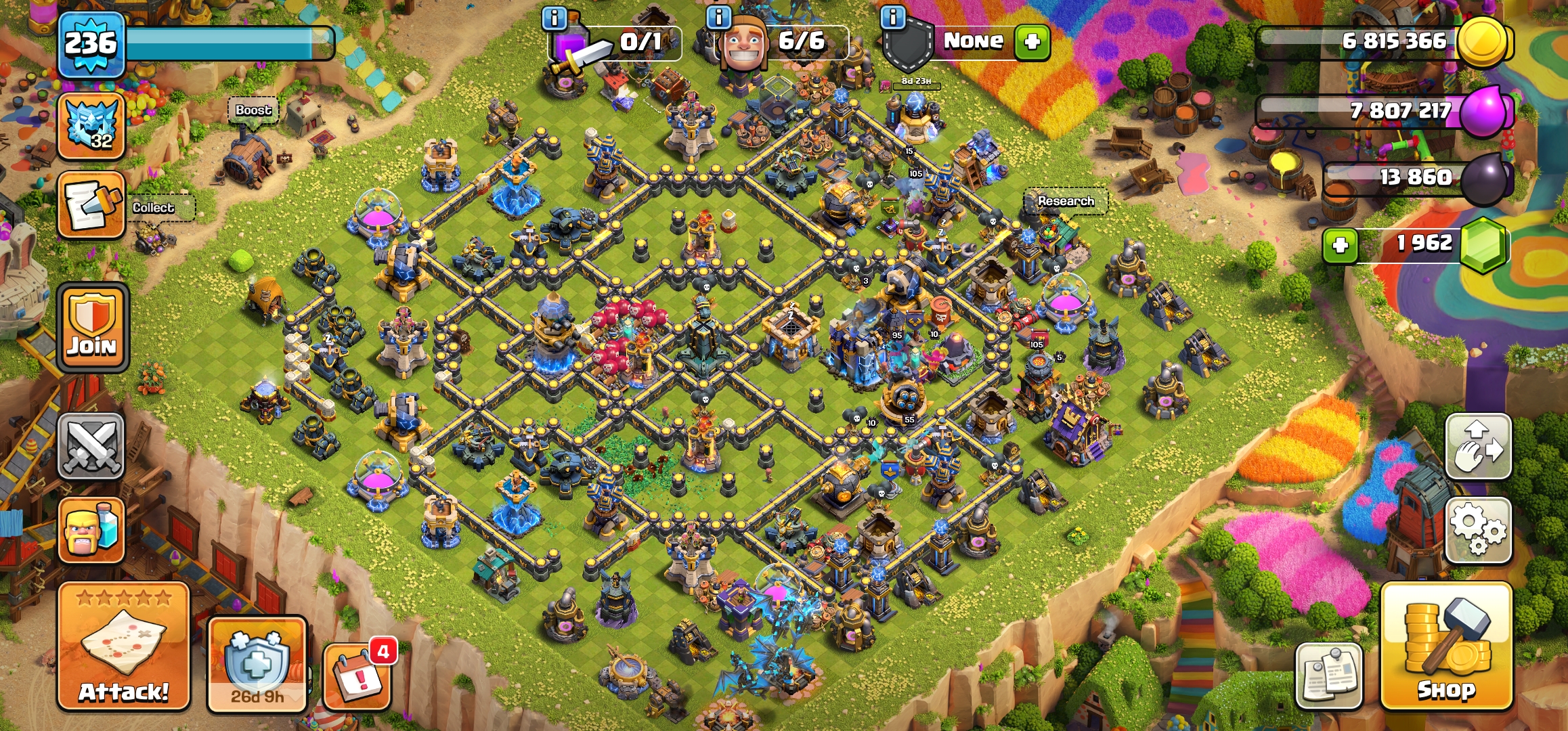Tap the Boost label

pyautogui.click(x=253, y=110)
